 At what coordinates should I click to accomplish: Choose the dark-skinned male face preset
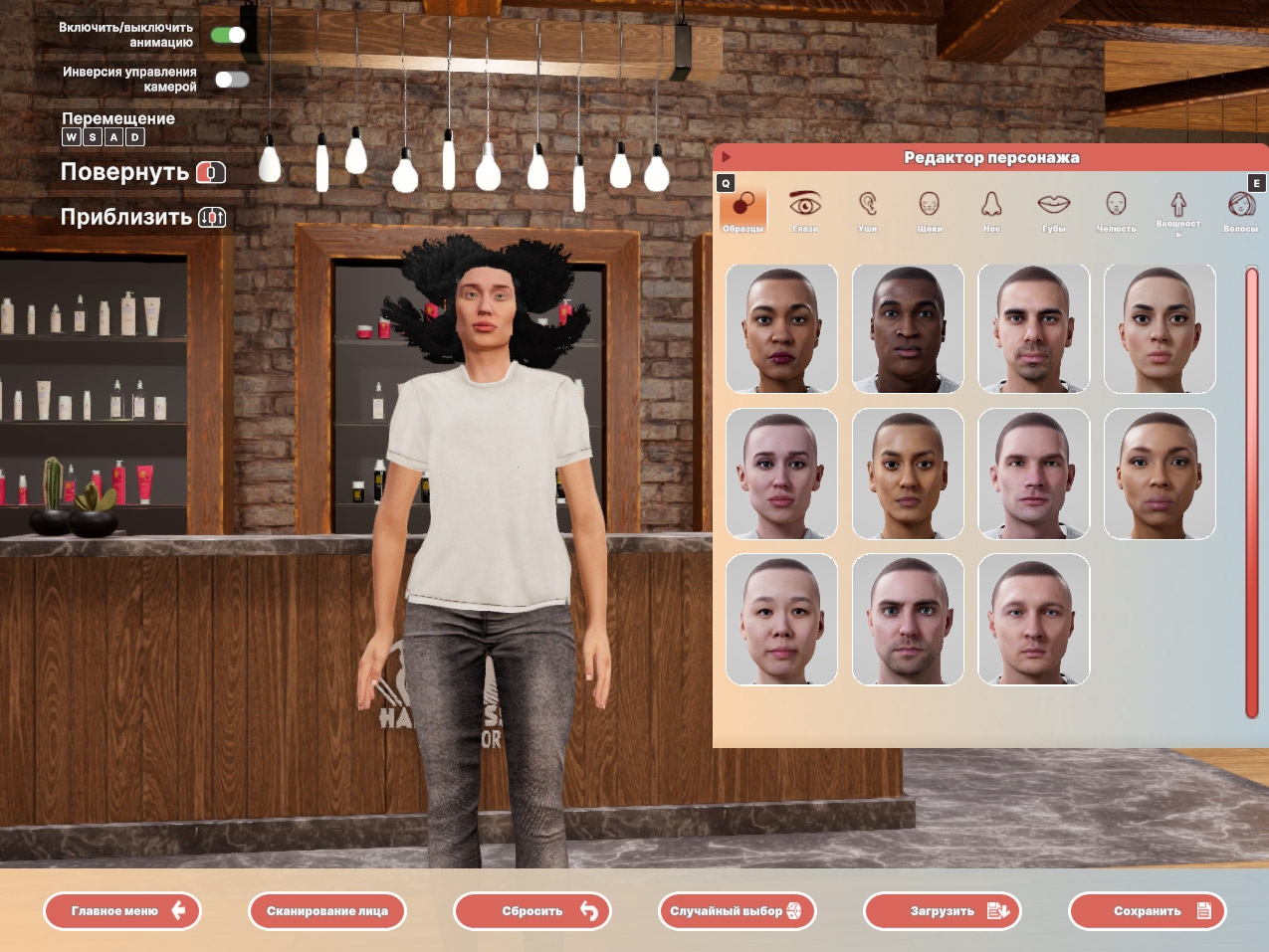point(908,329)
